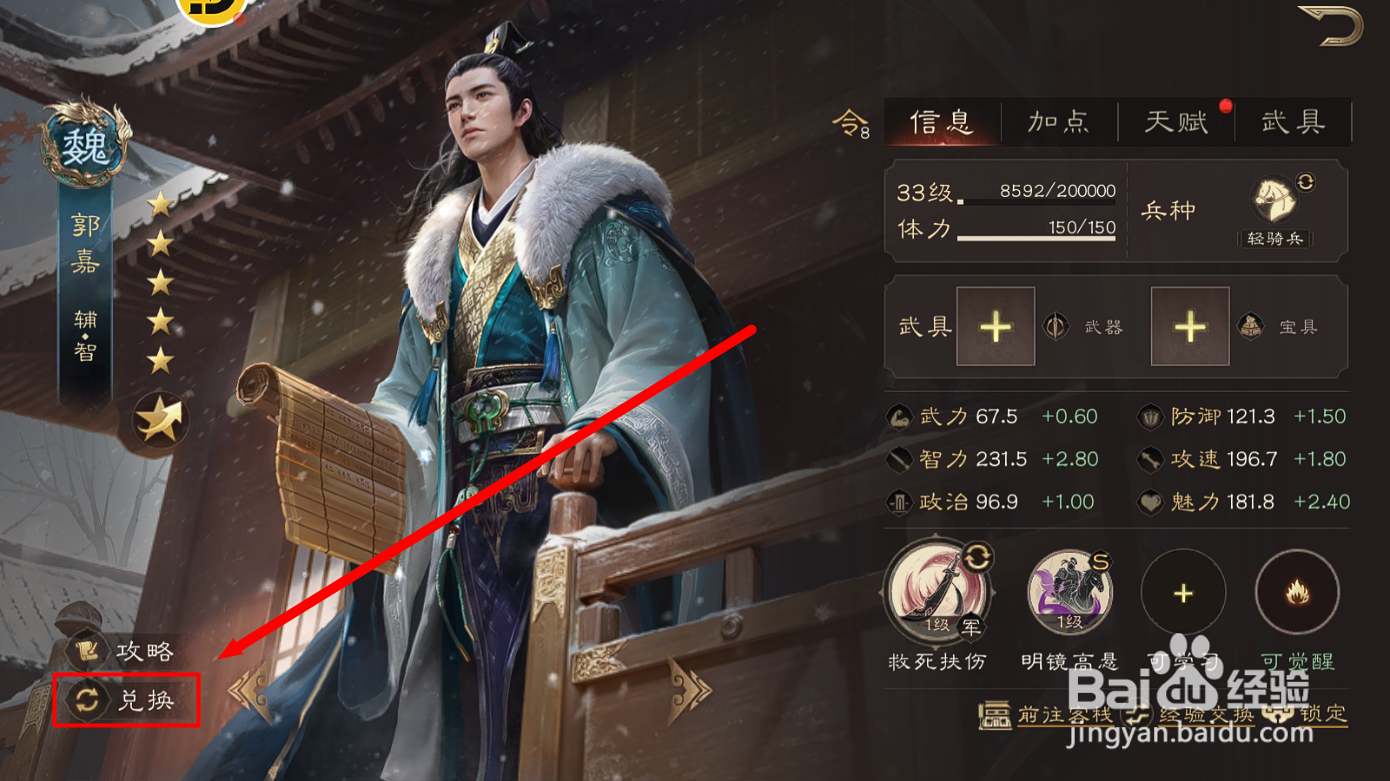Select the 明镜高悬 skill icon
The height and width of the screenshot is (781, 1390).
pyautogui.click(x=1069, y=592)
